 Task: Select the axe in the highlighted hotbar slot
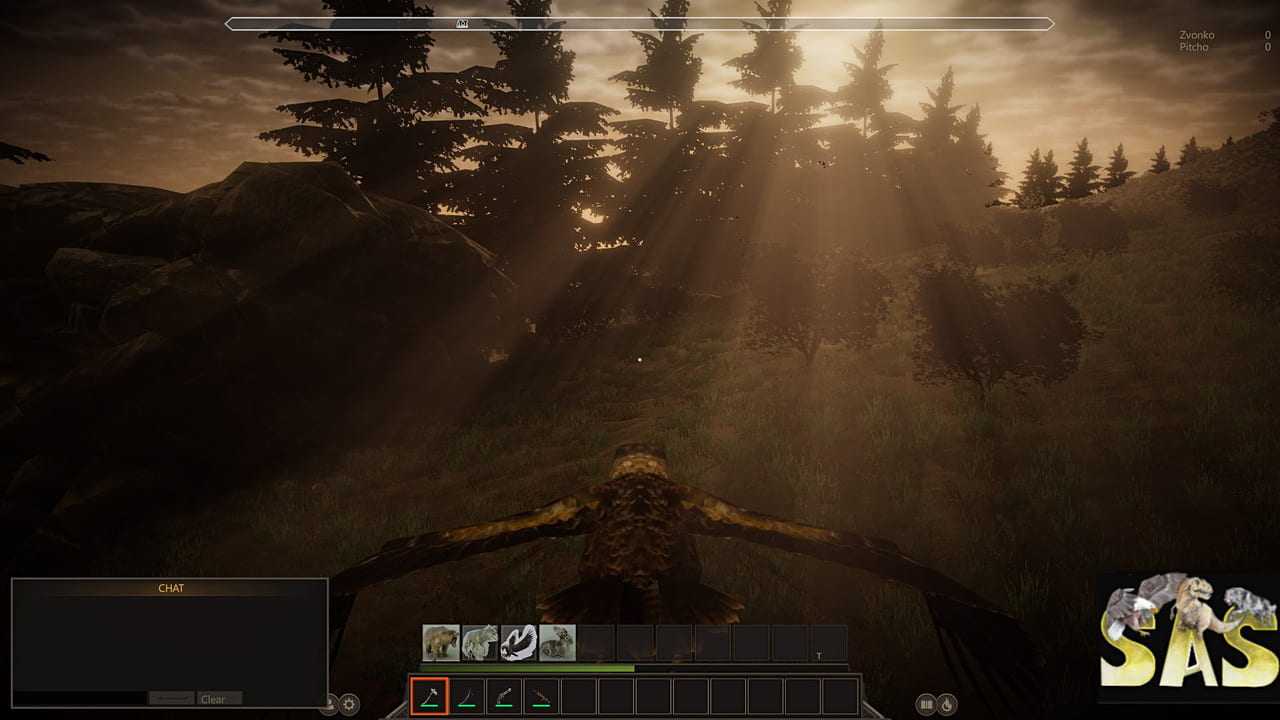point(429,696)
